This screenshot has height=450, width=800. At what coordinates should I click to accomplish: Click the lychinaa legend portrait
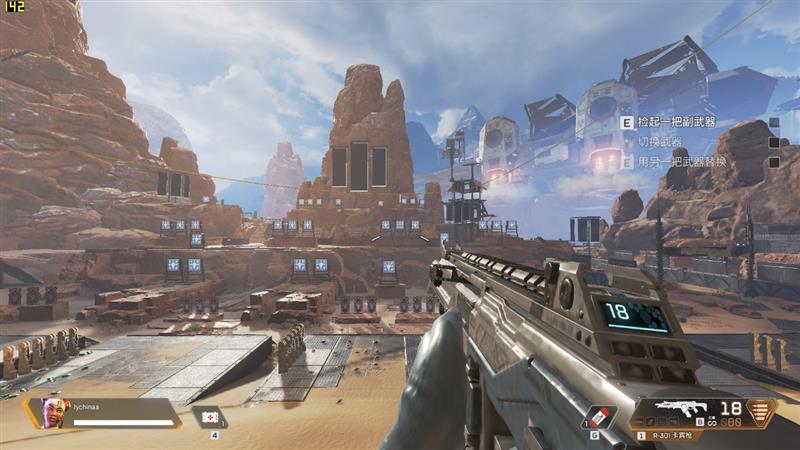click(x=53, y=412)
